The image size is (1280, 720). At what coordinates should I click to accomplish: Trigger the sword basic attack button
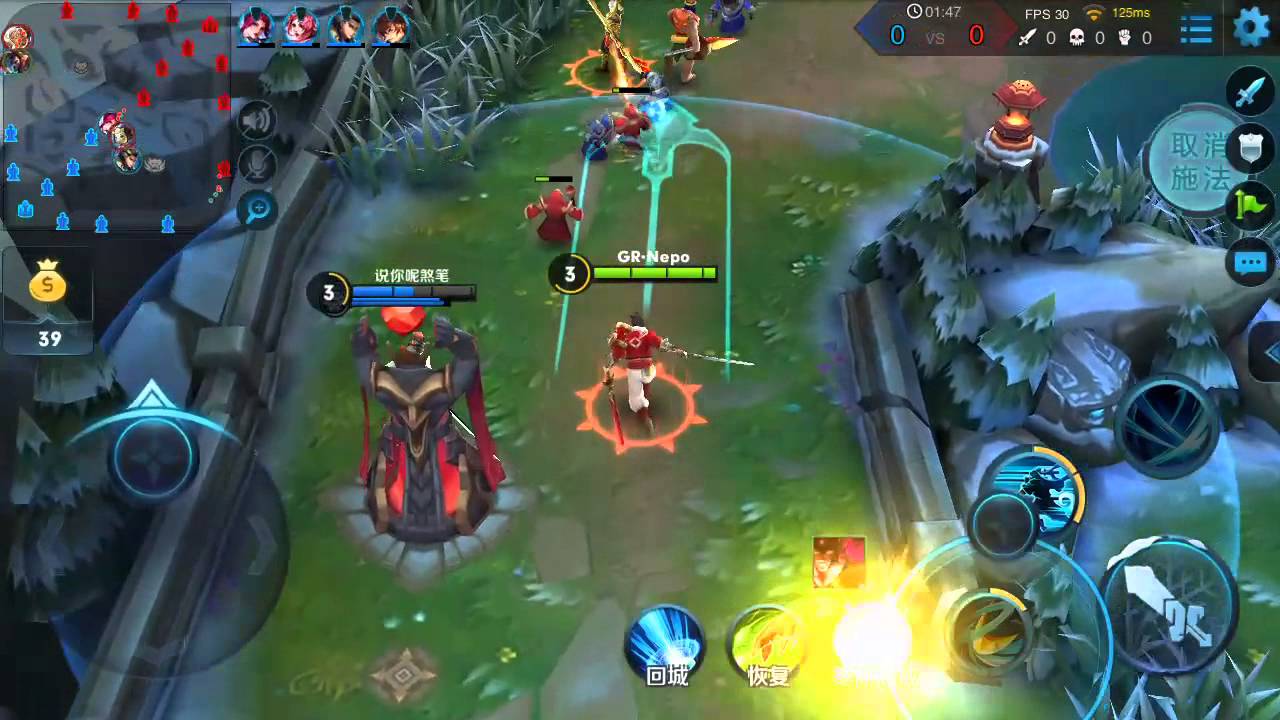tap(1170, 605)
